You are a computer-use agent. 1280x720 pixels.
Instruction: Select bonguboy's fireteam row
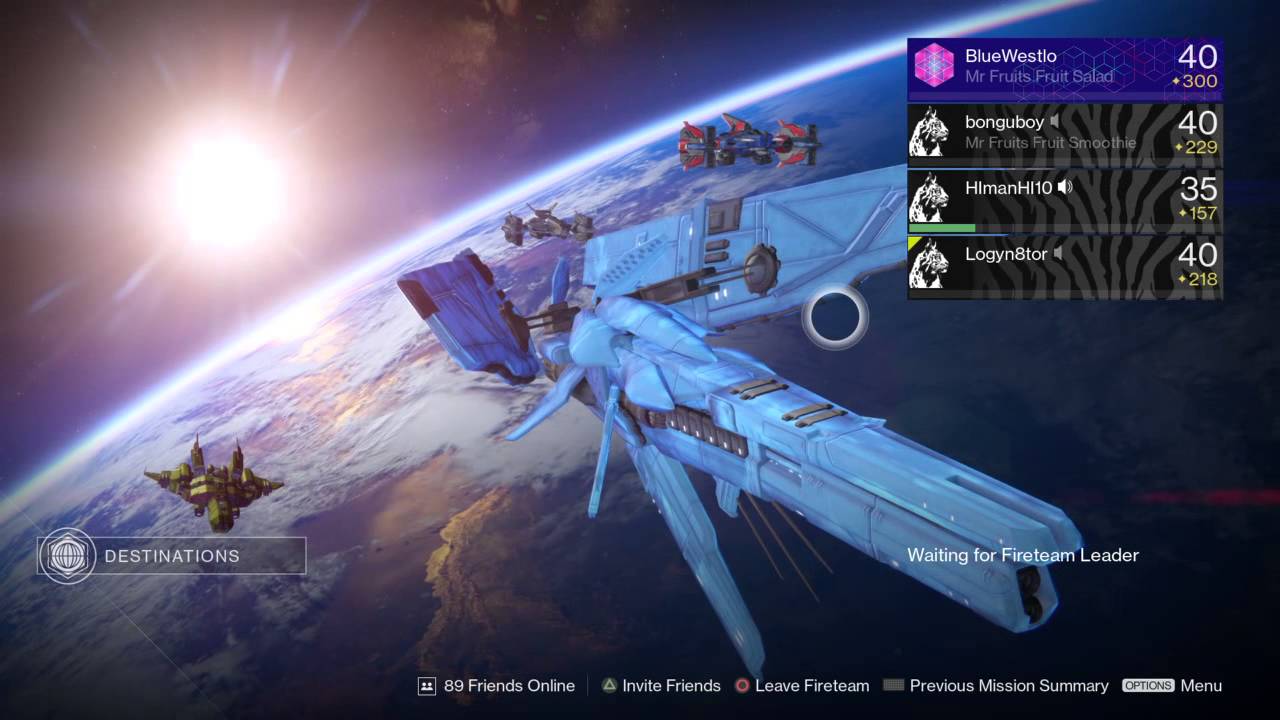(1064, 134)
